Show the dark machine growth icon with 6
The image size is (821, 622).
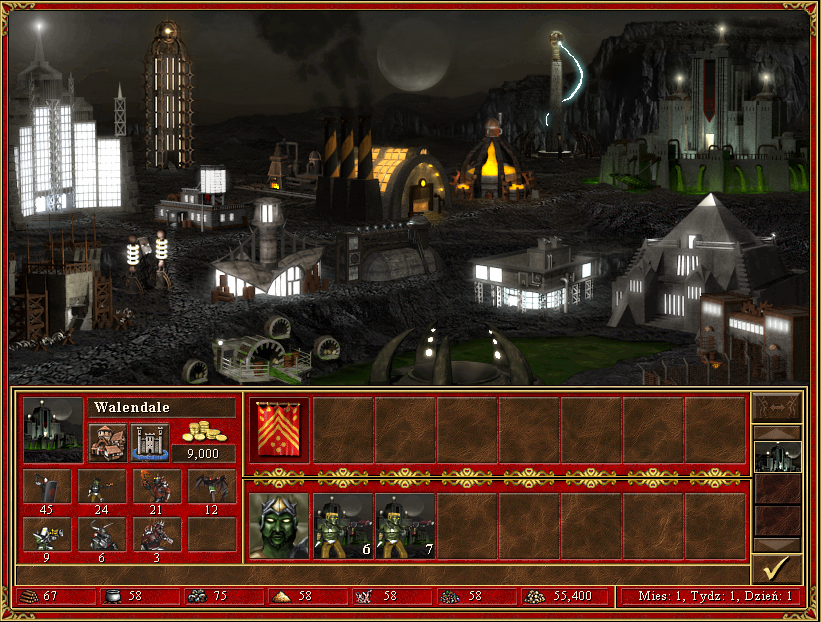tap(102, 533)
